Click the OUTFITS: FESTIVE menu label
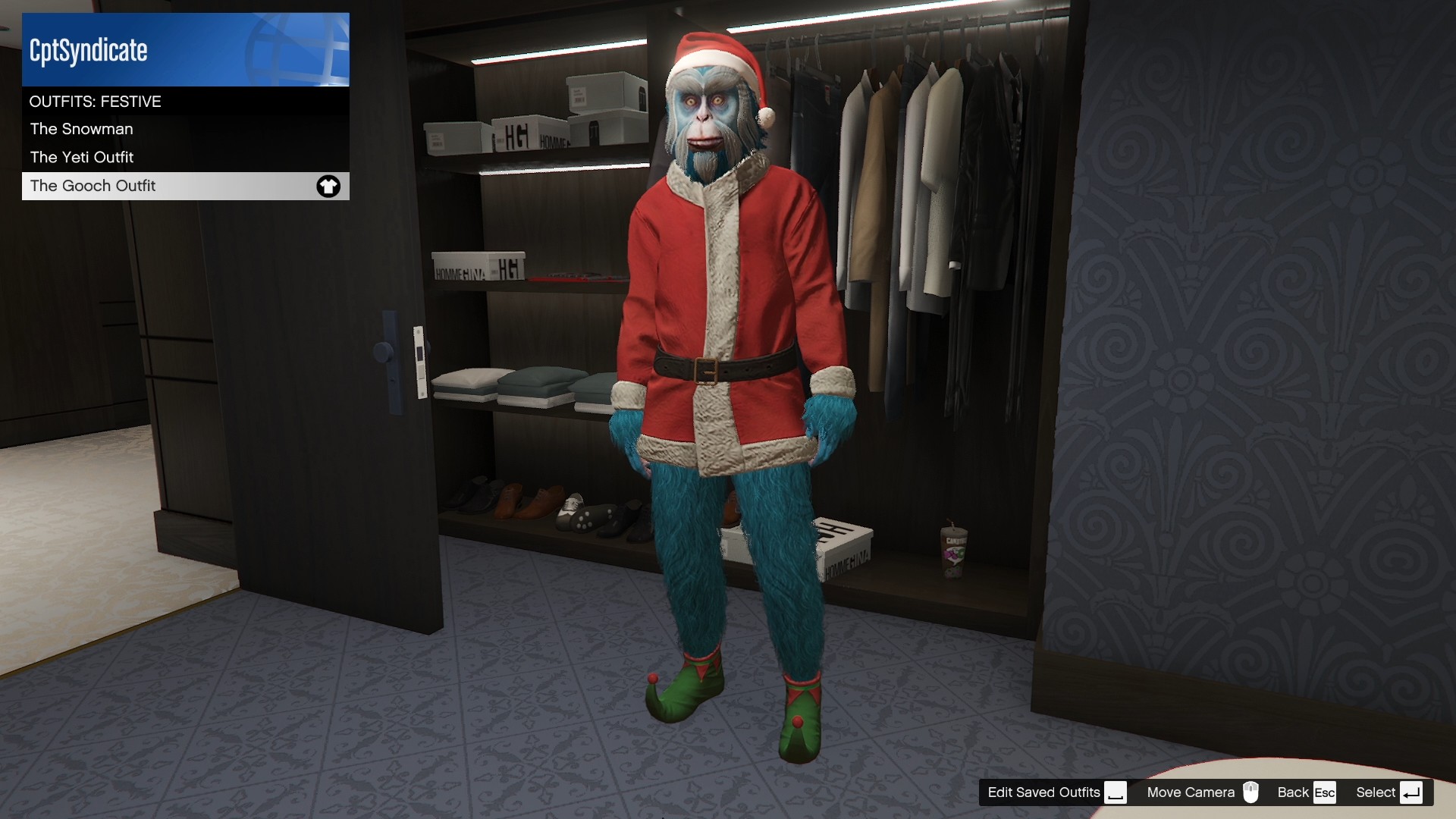The image size is (1456, 819). pyautogui.click(x=95, y=101)
